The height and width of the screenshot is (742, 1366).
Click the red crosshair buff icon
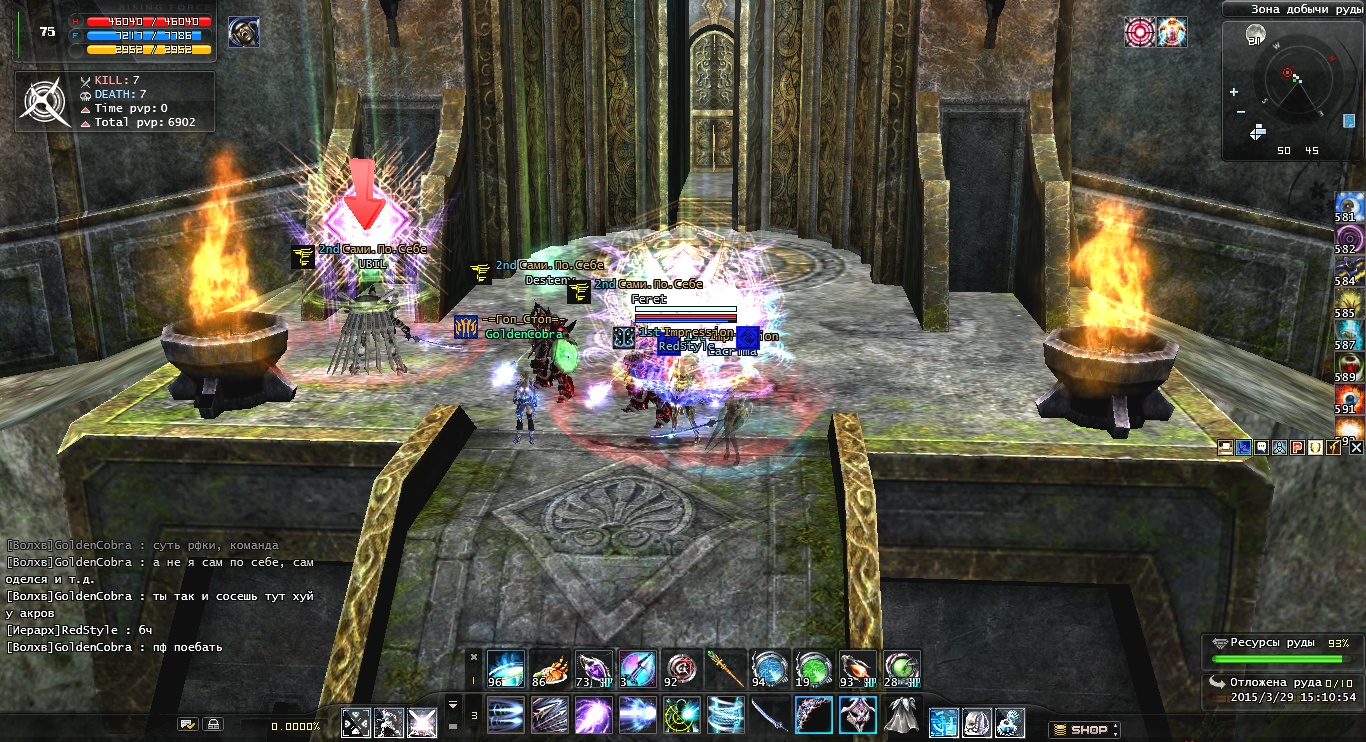(1139, 32)
